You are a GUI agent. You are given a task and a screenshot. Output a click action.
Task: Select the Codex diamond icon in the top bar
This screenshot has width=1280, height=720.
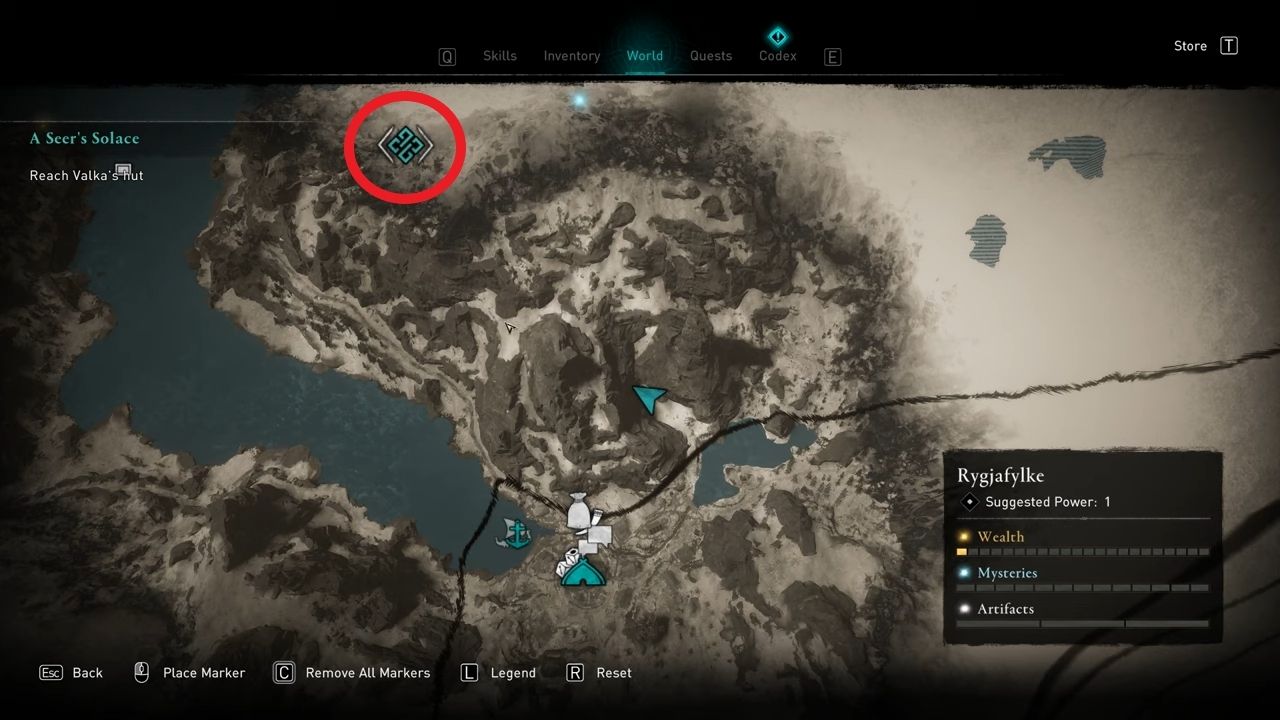coord(778,34)
